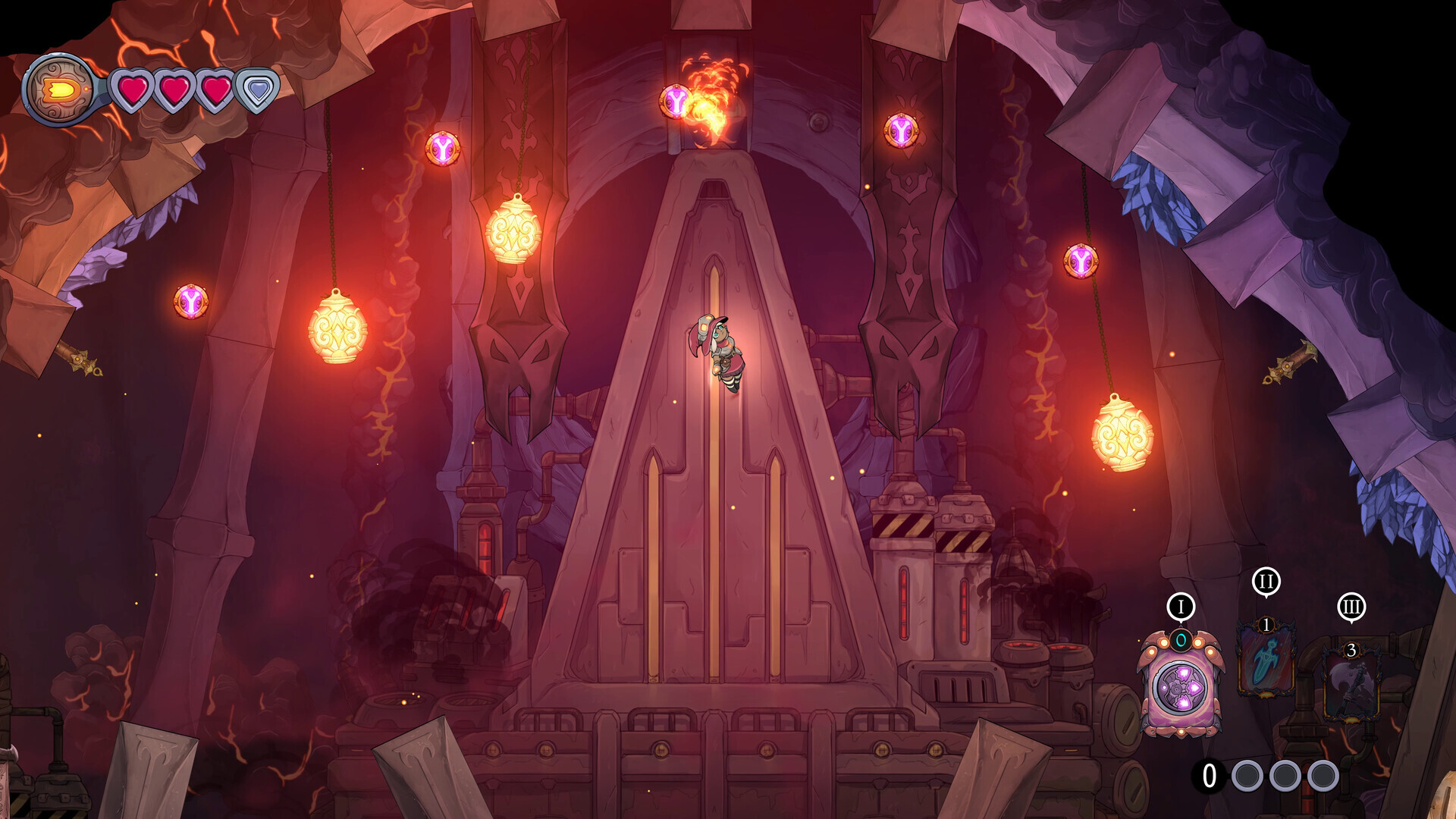Viewport: 1456px width, 819px height.
Task: Click the number 3 badge on the axe card
Action: point(1352,650)
